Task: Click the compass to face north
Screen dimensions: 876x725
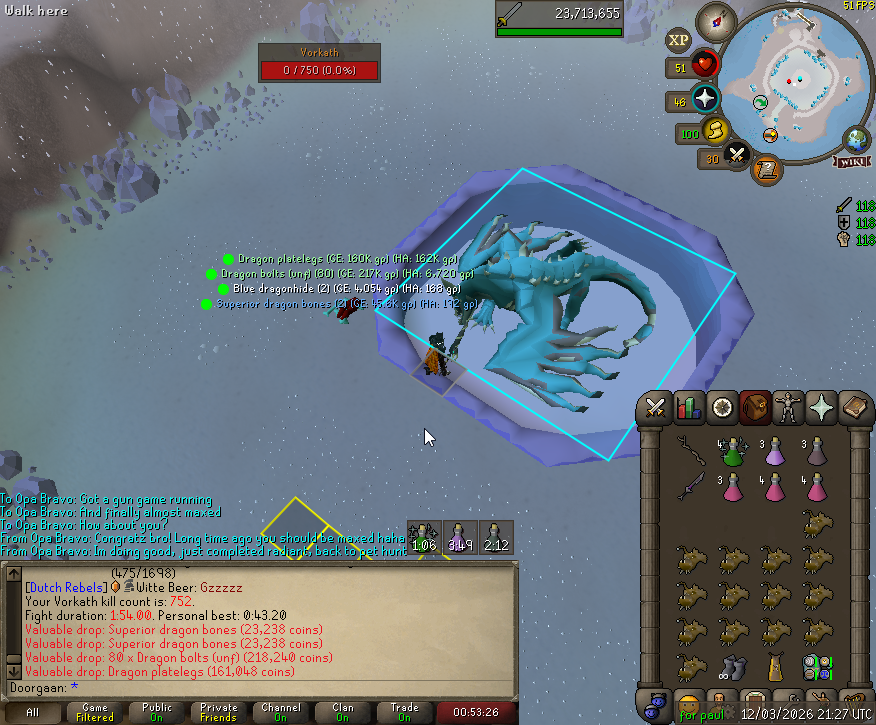Action: click(716, 18)
